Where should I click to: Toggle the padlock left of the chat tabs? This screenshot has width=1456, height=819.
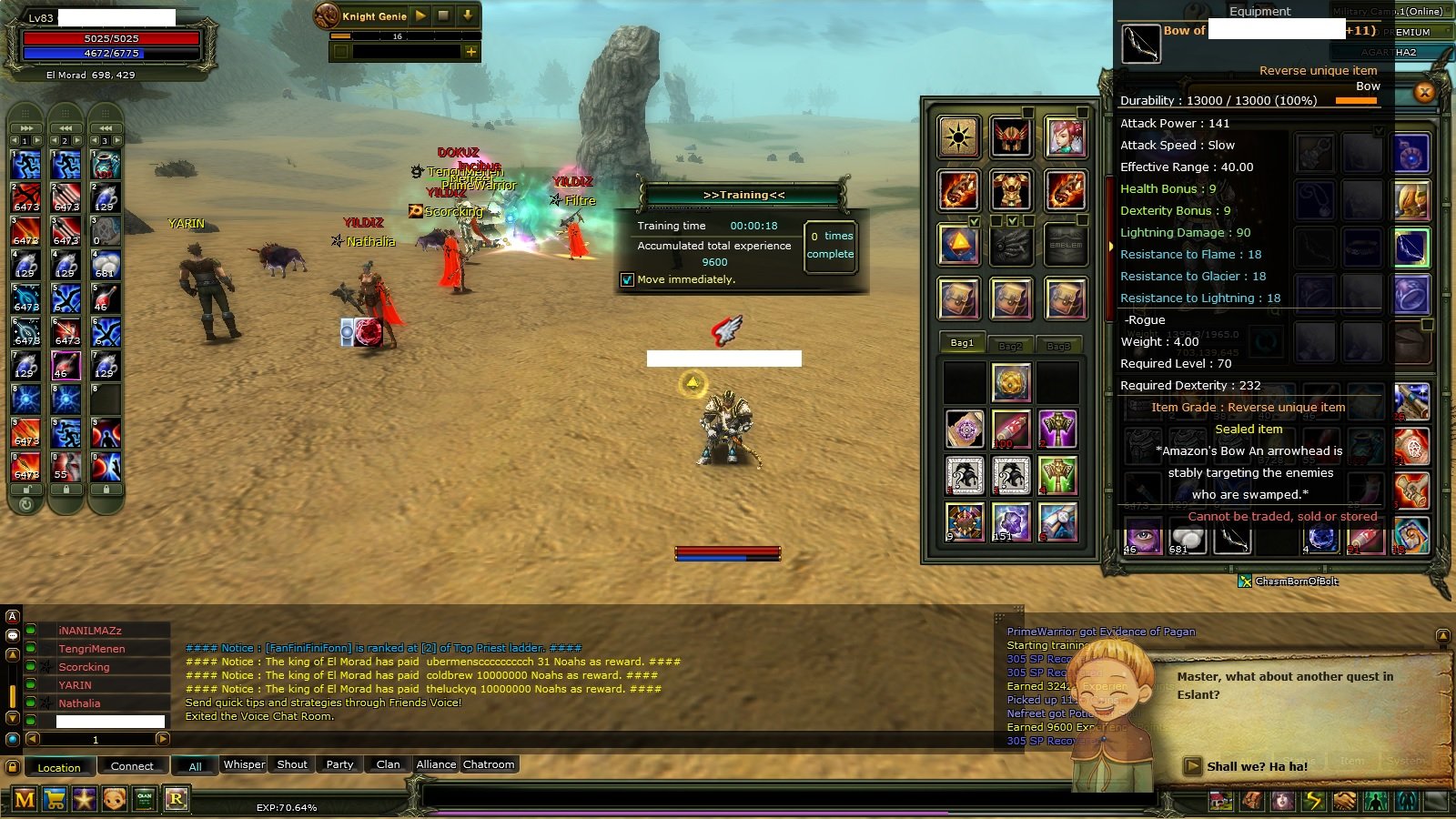click(15, 766)
